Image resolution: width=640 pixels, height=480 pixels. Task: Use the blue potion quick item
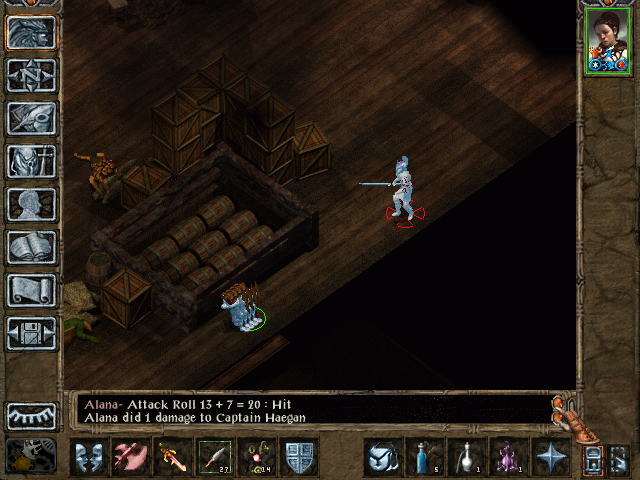424,457
